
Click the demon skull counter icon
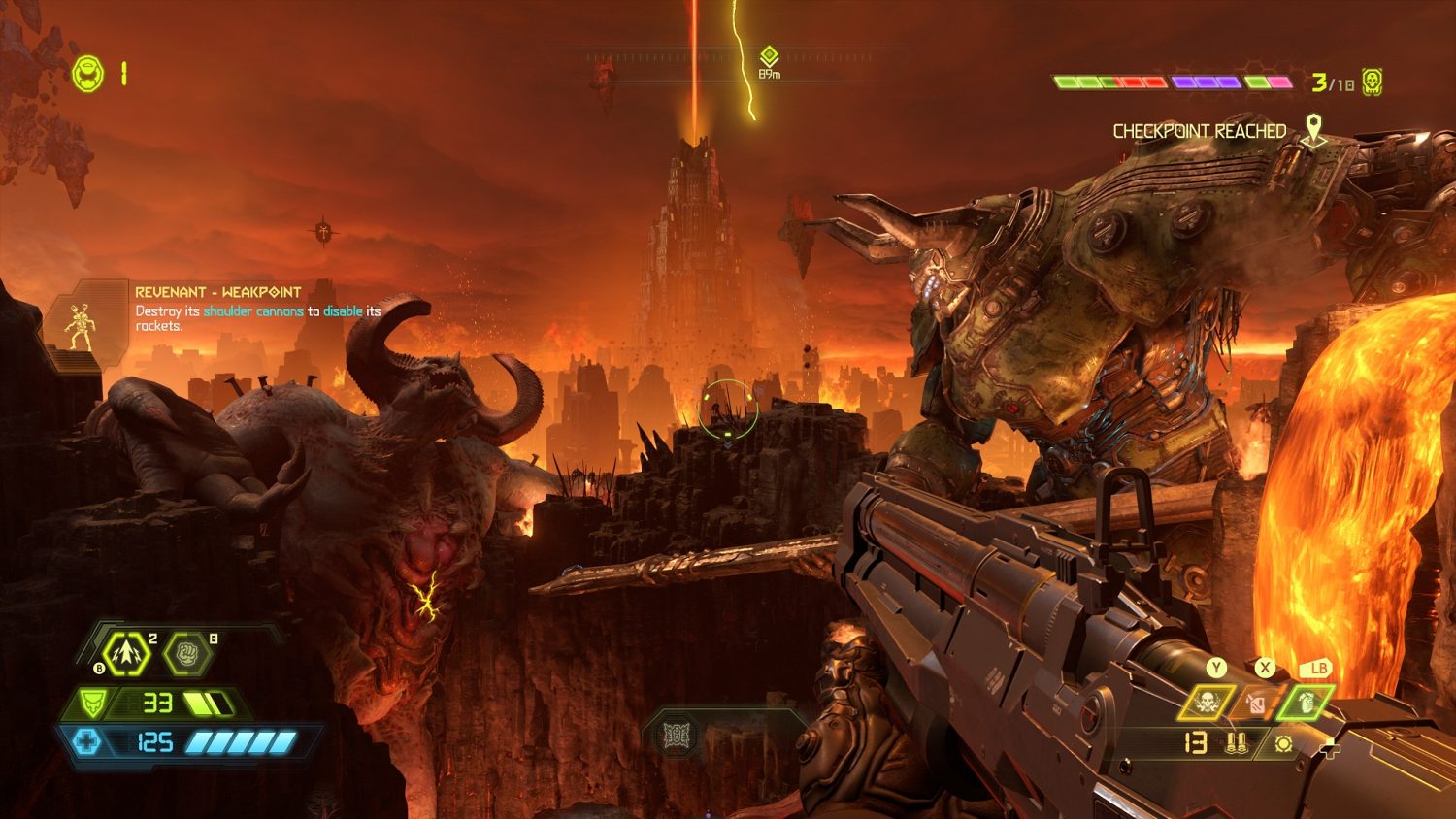click(x=1372, y=82)
